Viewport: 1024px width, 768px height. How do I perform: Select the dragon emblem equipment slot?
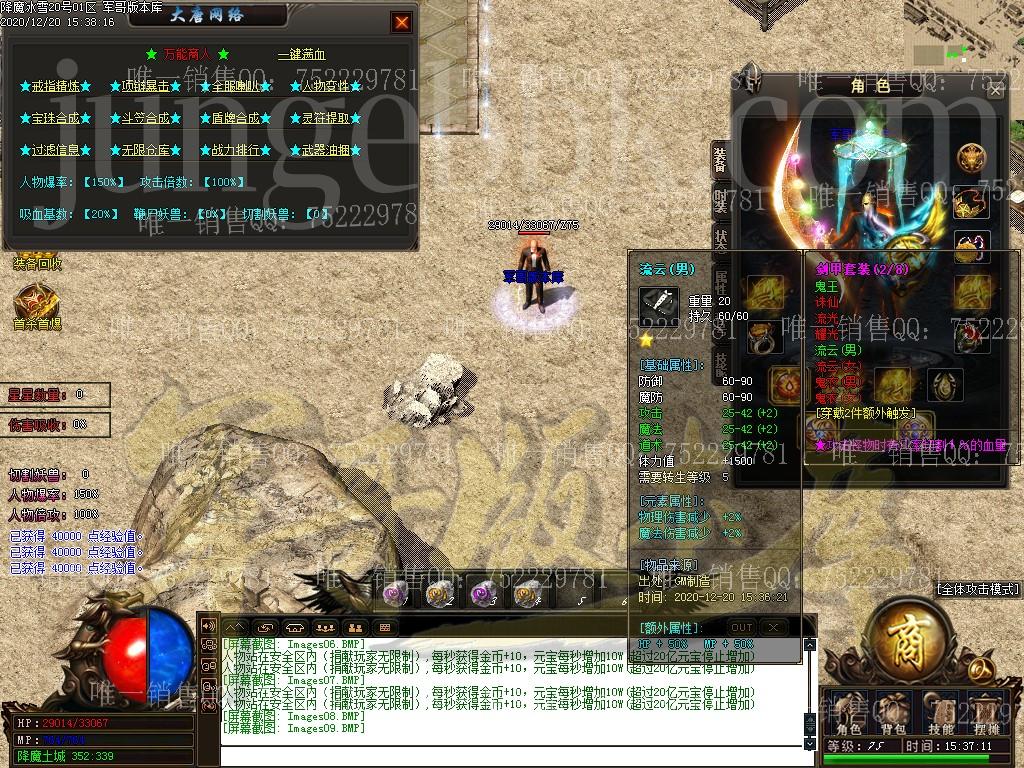tap(970, 158)
